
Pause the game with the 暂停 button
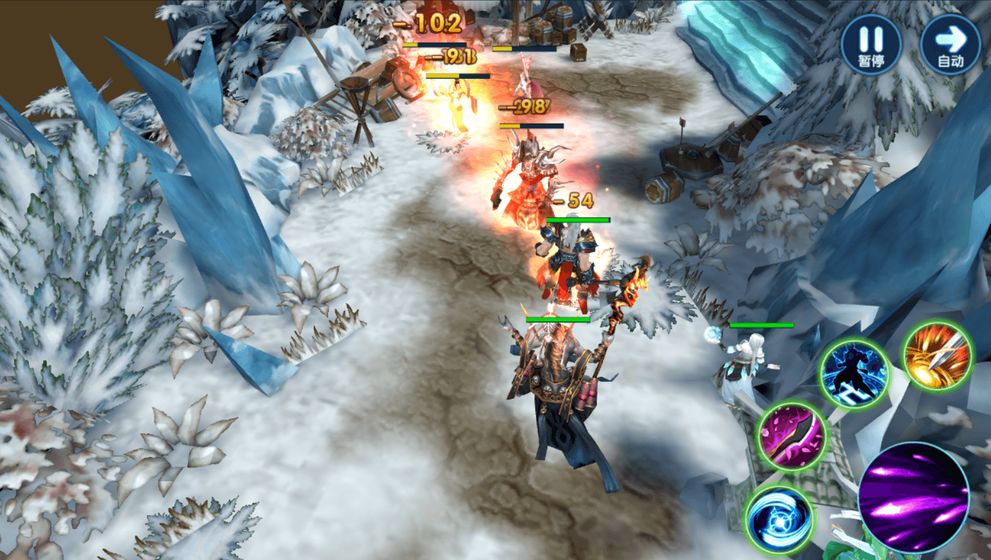(870, 44)
